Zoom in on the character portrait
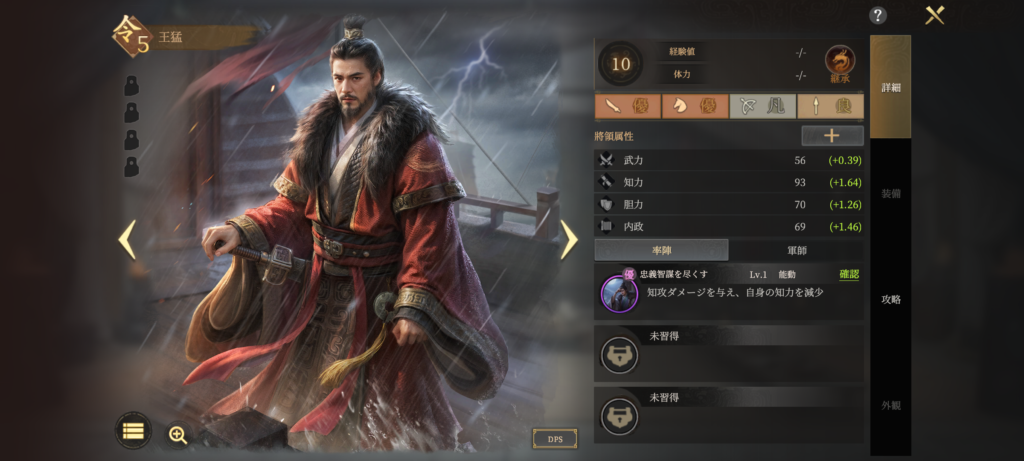This screenshot has width=1024, height=461. (x=178, y=434)
